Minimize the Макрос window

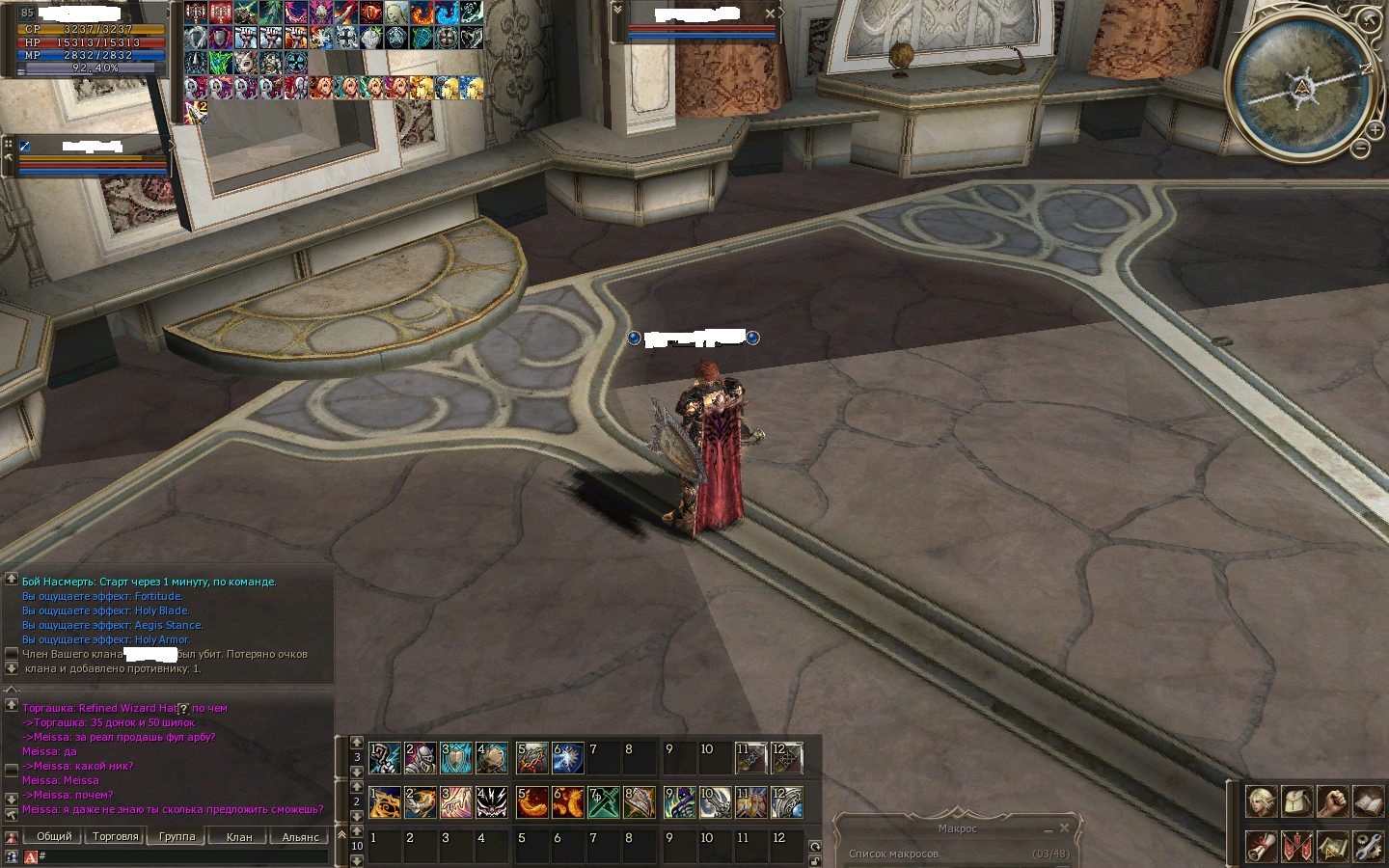tap(1048, 828)
